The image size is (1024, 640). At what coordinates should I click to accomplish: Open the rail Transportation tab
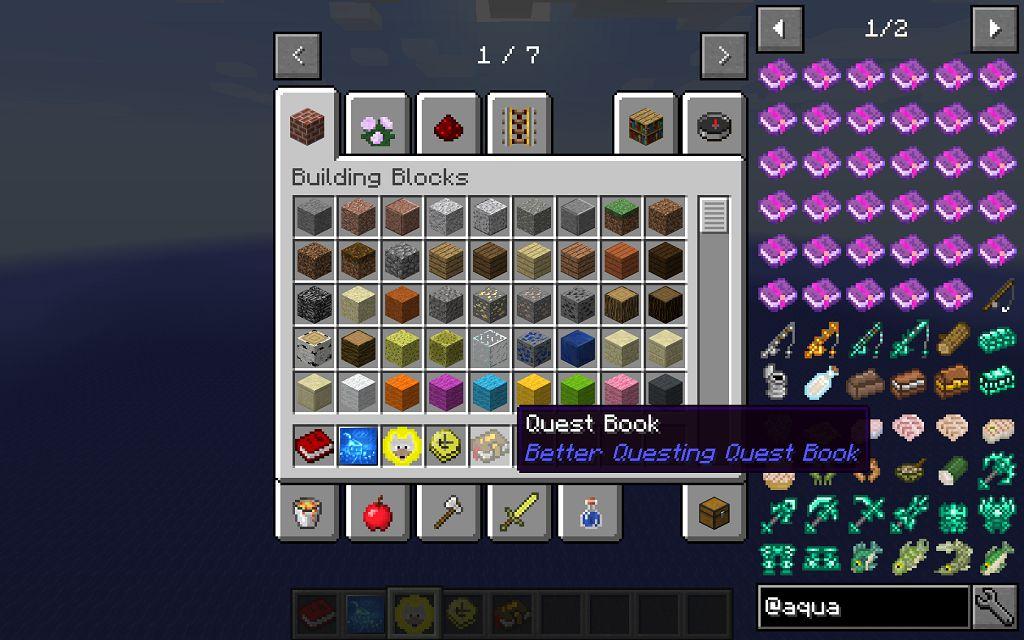[x=518, y=126]
